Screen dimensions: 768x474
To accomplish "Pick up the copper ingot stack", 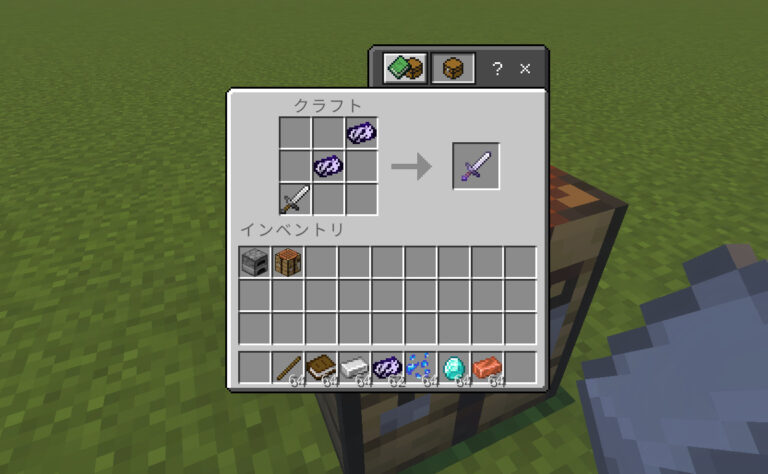I will coord(487,367).
